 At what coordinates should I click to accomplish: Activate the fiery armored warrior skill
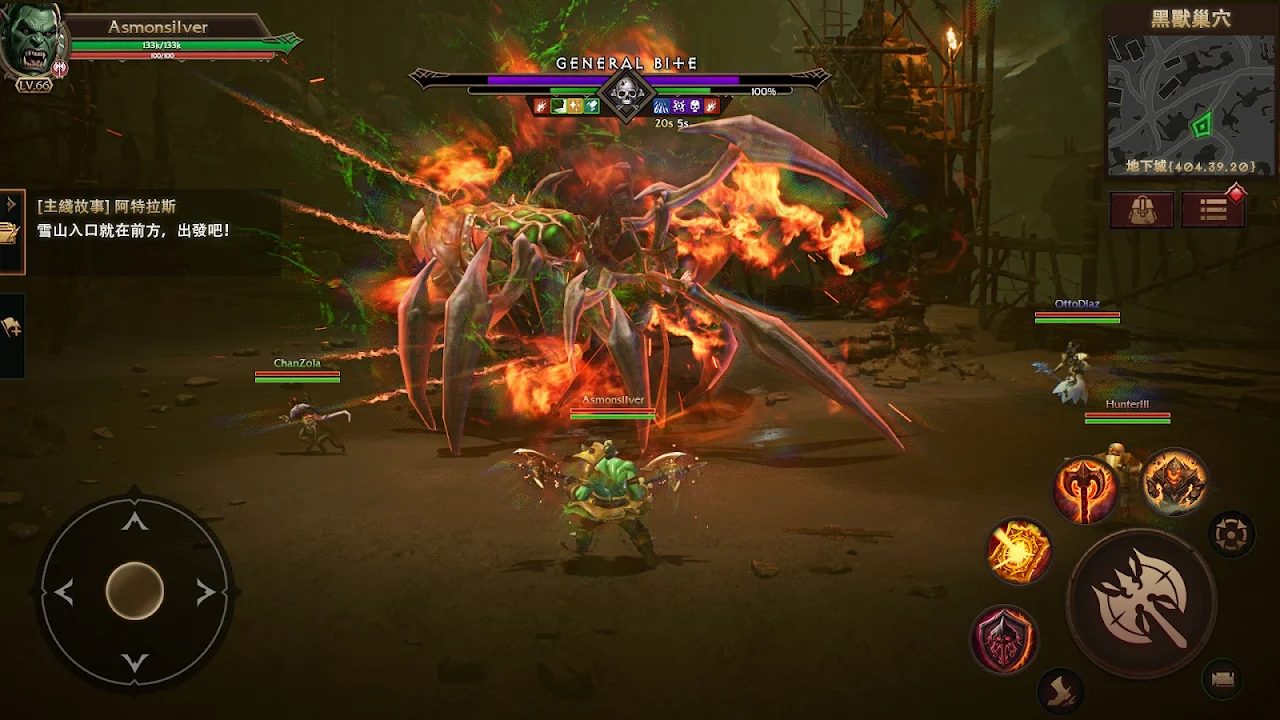pyautogui.click(x=1174, y=481)
